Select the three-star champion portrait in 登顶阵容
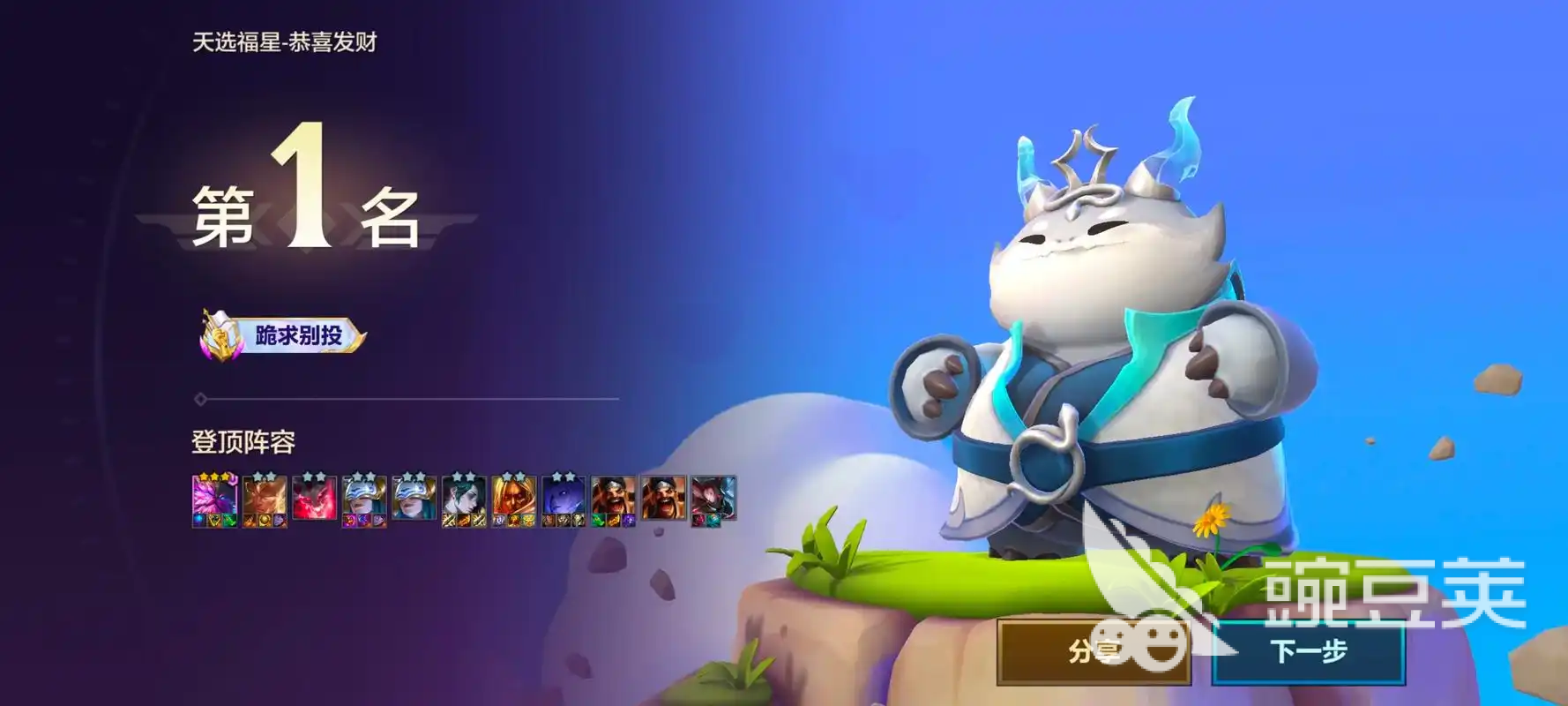Viewport: 1568px width, 706px height. coord(214,500)
